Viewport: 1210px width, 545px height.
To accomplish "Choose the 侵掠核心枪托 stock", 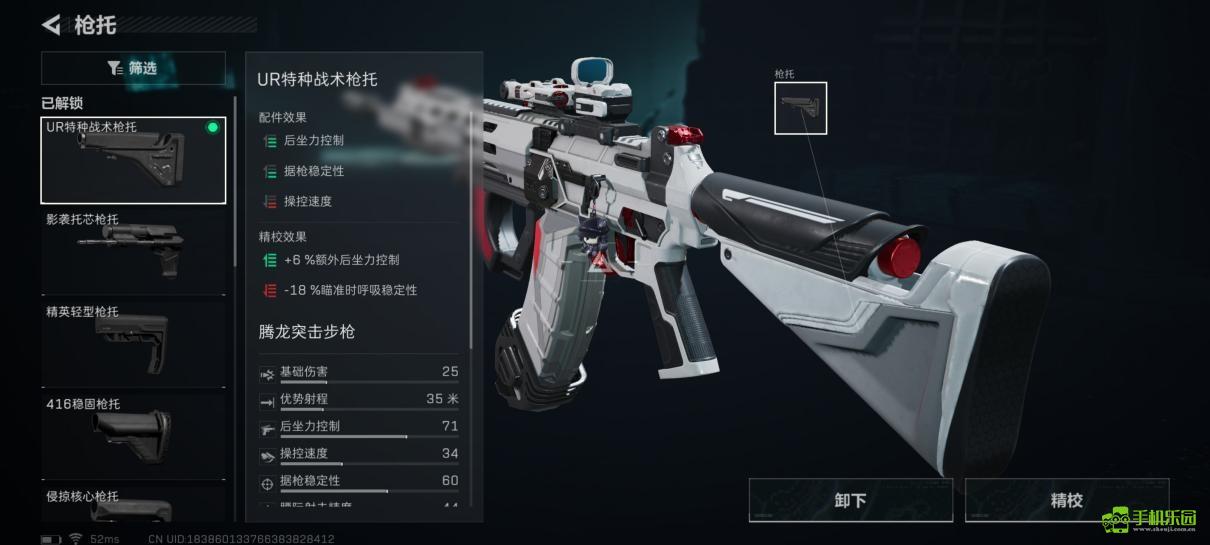I will pos(133,506).
